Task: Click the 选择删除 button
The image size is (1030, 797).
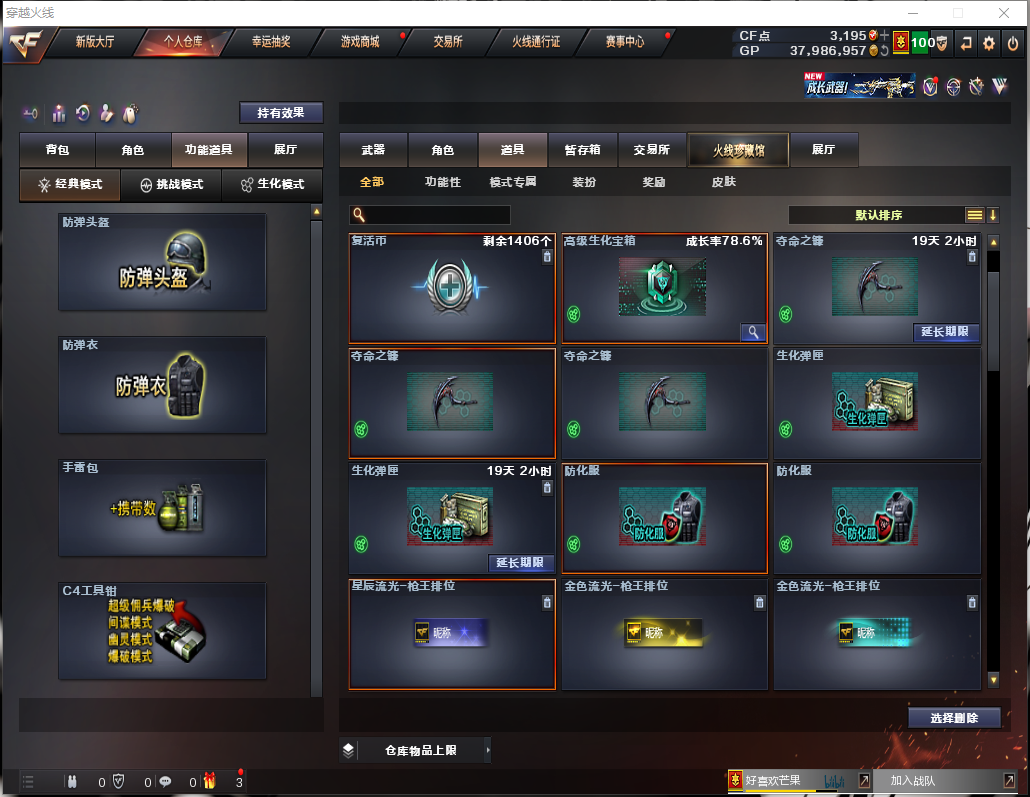Action: click(x=955, y=718)
